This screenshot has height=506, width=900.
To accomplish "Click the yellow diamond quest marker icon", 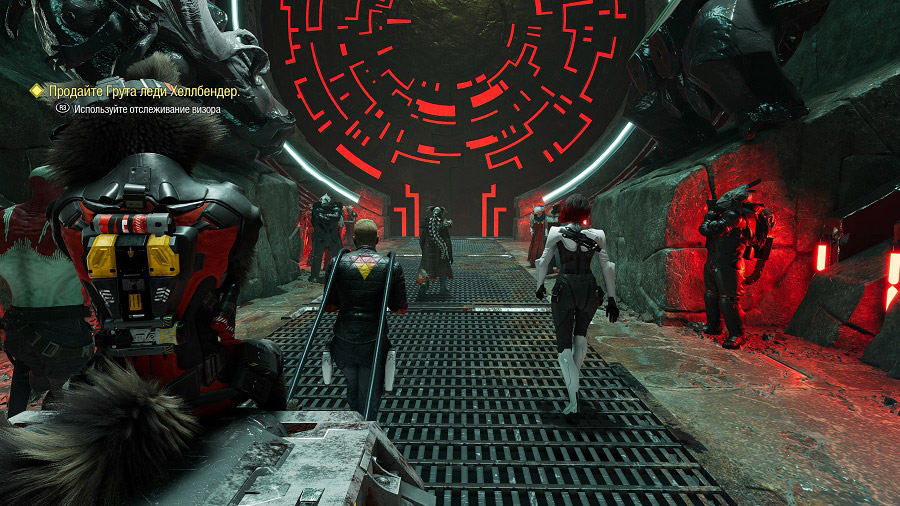I will (37, 91).
